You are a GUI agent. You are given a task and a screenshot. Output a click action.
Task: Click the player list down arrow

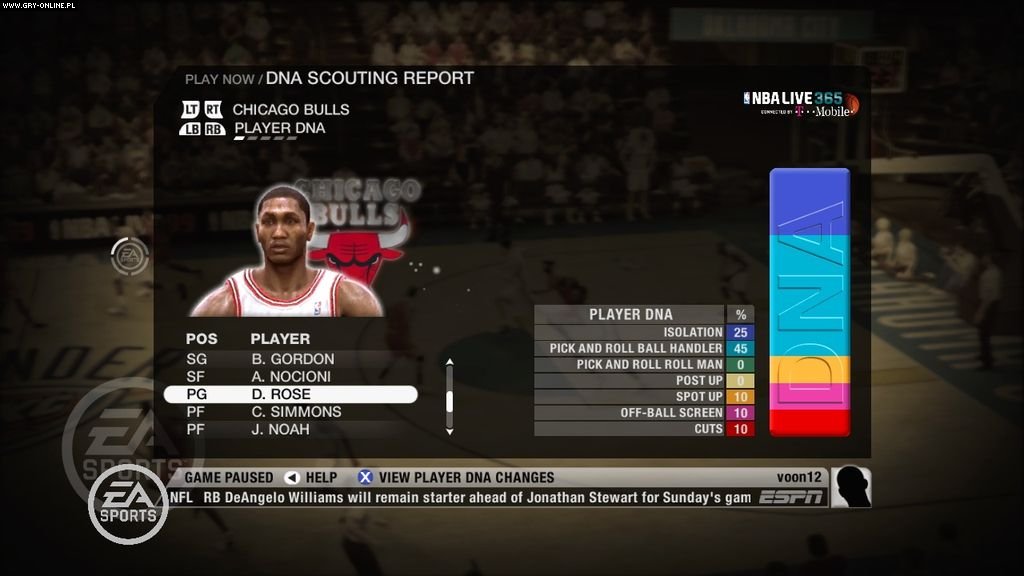pyautogui.click(x=449, y=431)
